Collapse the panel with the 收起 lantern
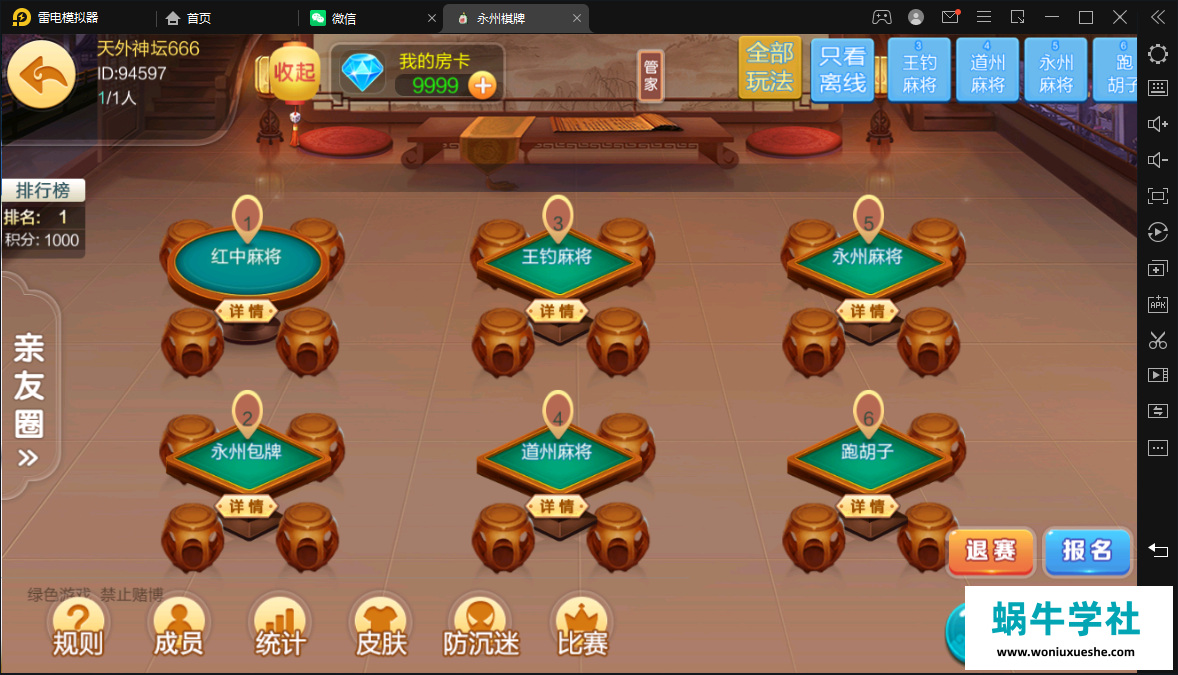 (294, 72)
